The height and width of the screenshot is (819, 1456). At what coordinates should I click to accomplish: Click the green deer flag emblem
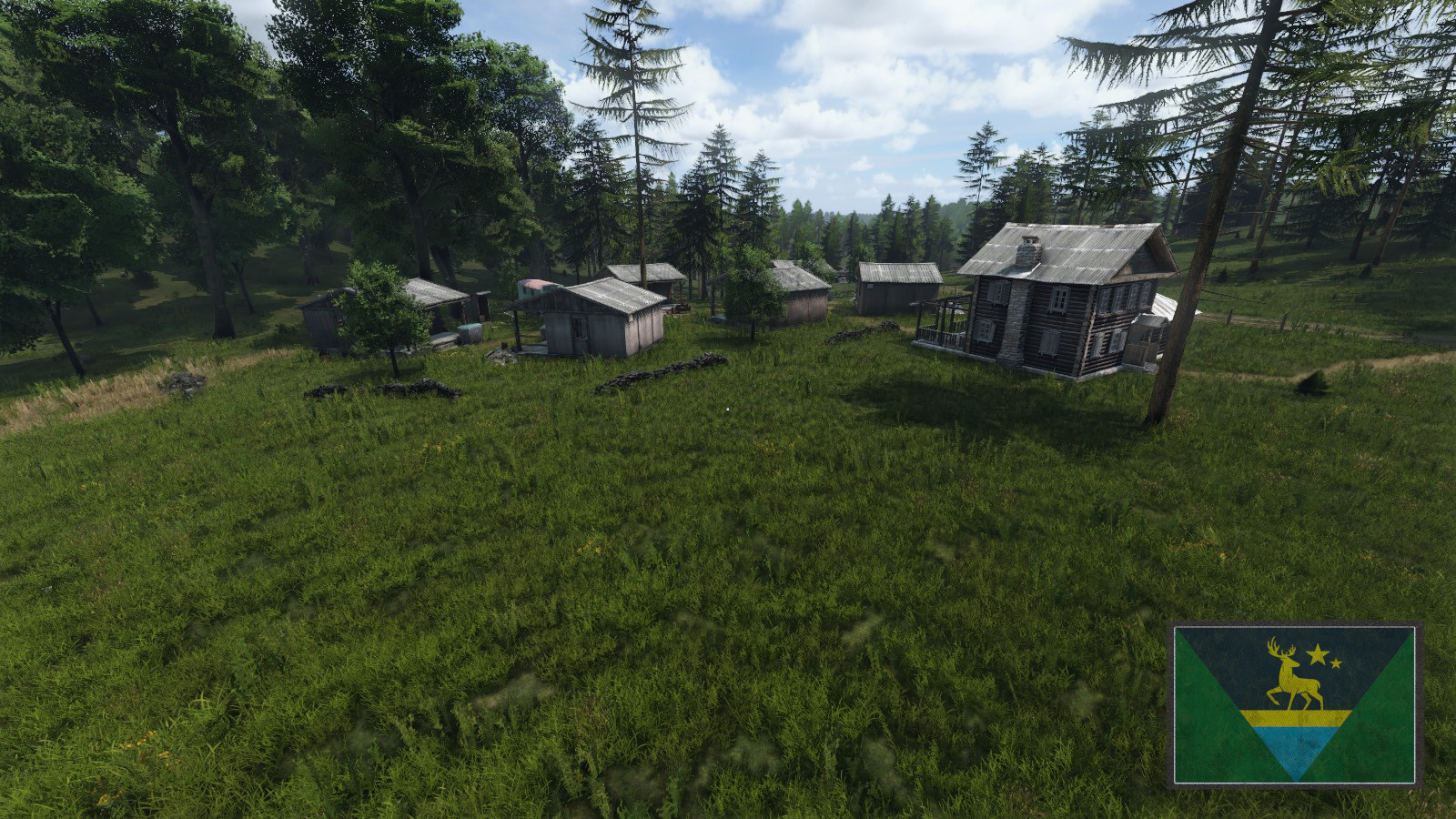tap(1295, 704)
